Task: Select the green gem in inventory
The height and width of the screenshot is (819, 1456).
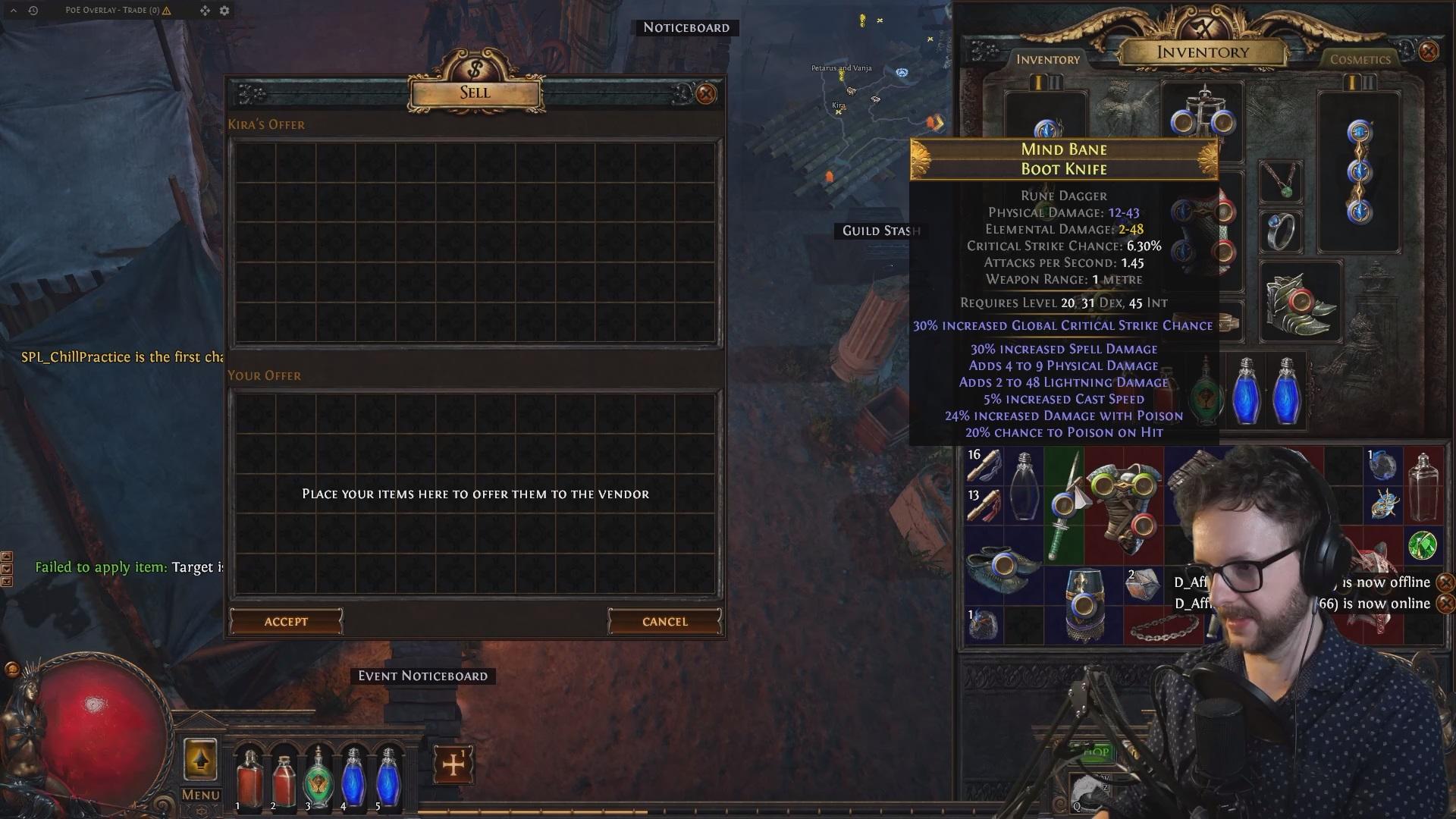Action: point(1422,545)
